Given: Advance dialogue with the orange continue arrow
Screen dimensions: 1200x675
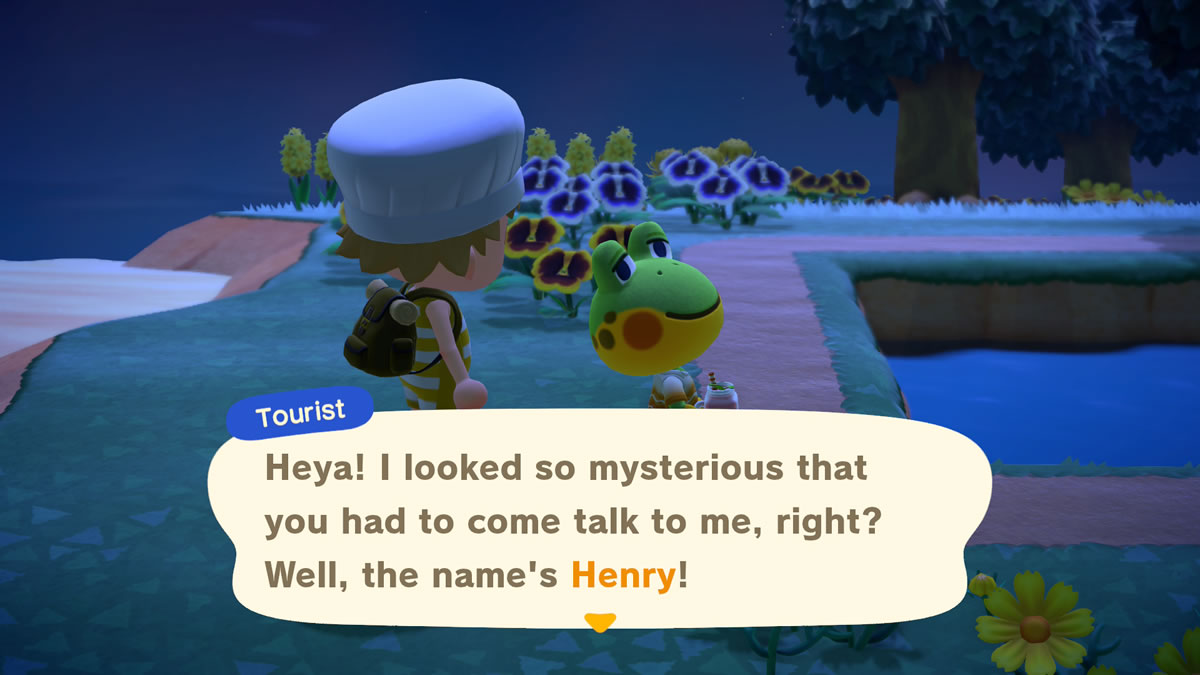Looking at the screenshot, I should coord(599,622).
